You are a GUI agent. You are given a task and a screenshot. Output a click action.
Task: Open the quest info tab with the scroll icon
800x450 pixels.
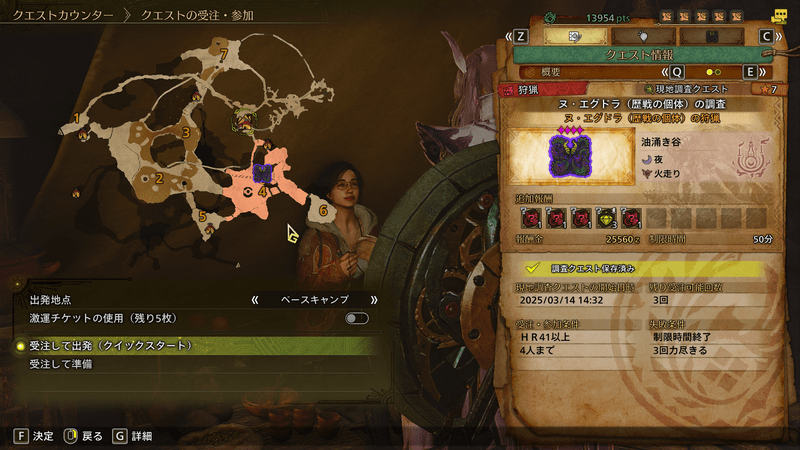click(575, 35)
